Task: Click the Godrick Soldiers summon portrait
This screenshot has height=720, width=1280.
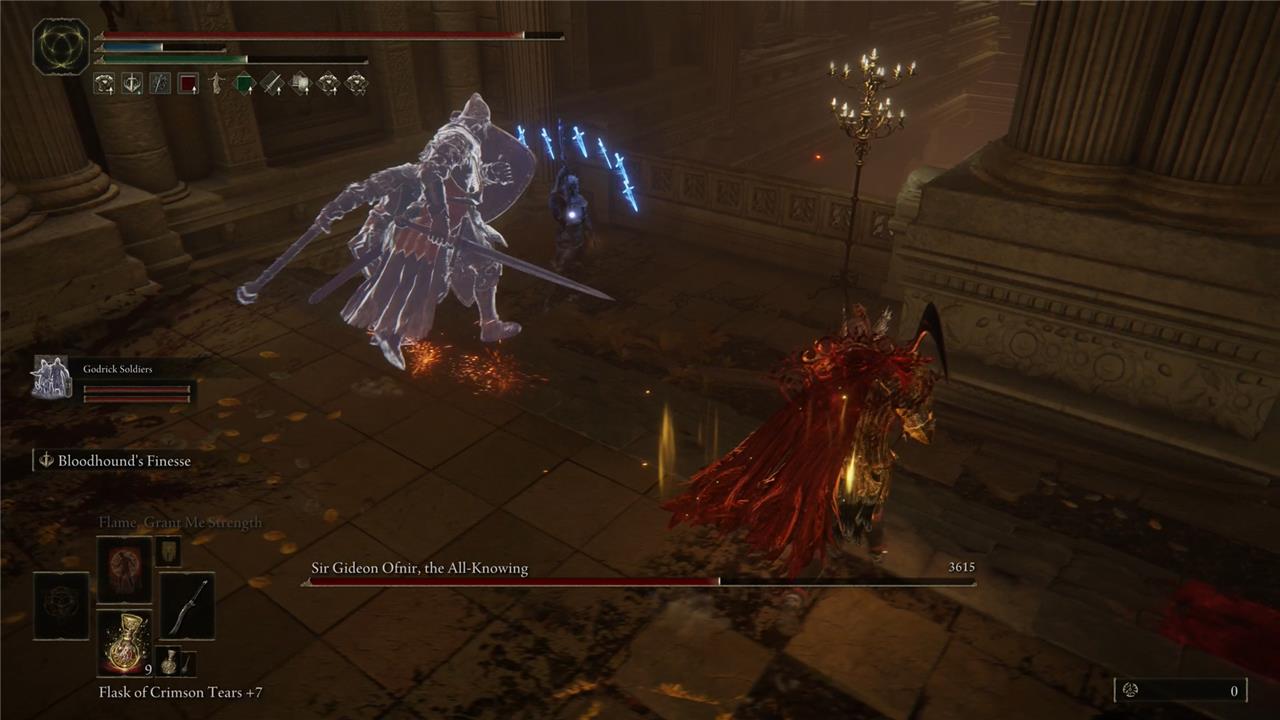Action: pyautogui.click(x=52, y=377)
